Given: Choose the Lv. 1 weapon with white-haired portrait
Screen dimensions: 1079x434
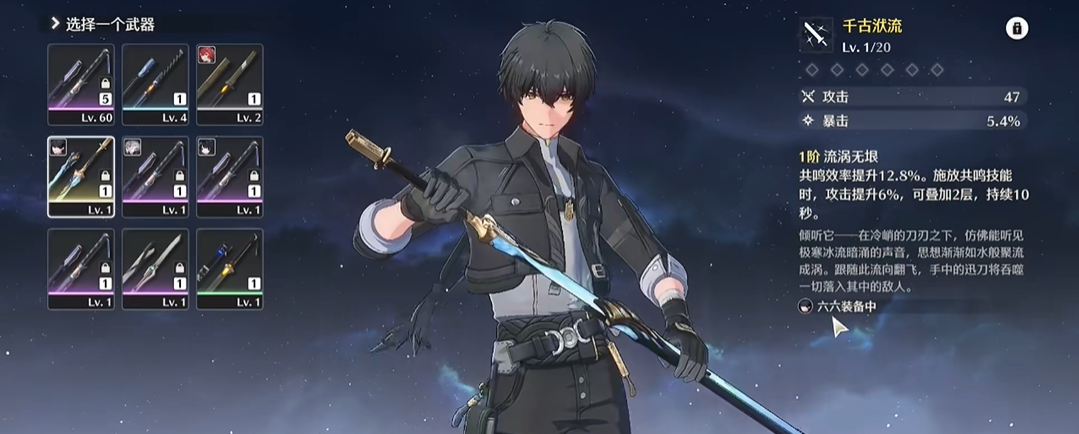Looking at the screenshot, I should click(155, 176).
